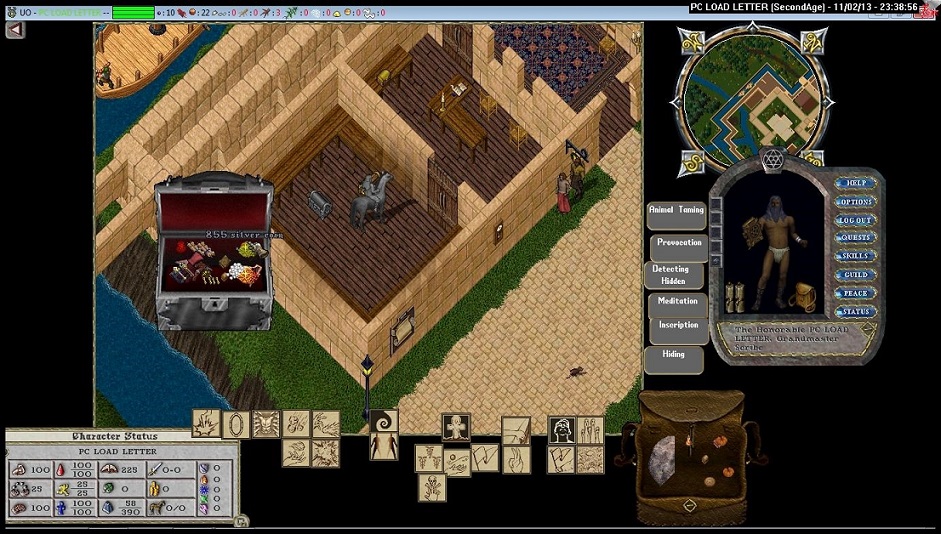The image size is (941, 534).
Task: Click the Log Out button
Action: coord(856,219)
